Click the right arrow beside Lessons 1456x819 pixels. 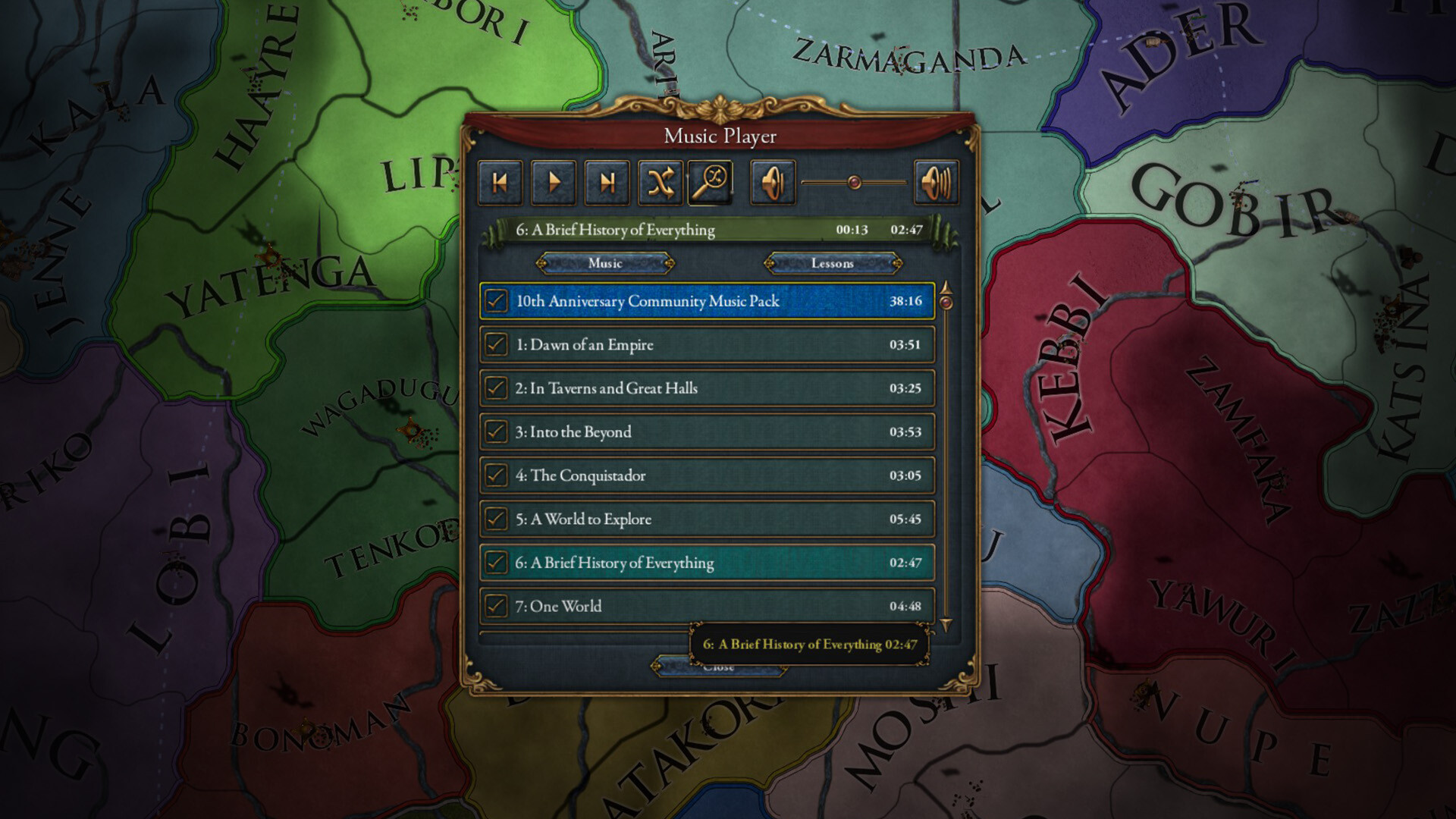[897, 263]
